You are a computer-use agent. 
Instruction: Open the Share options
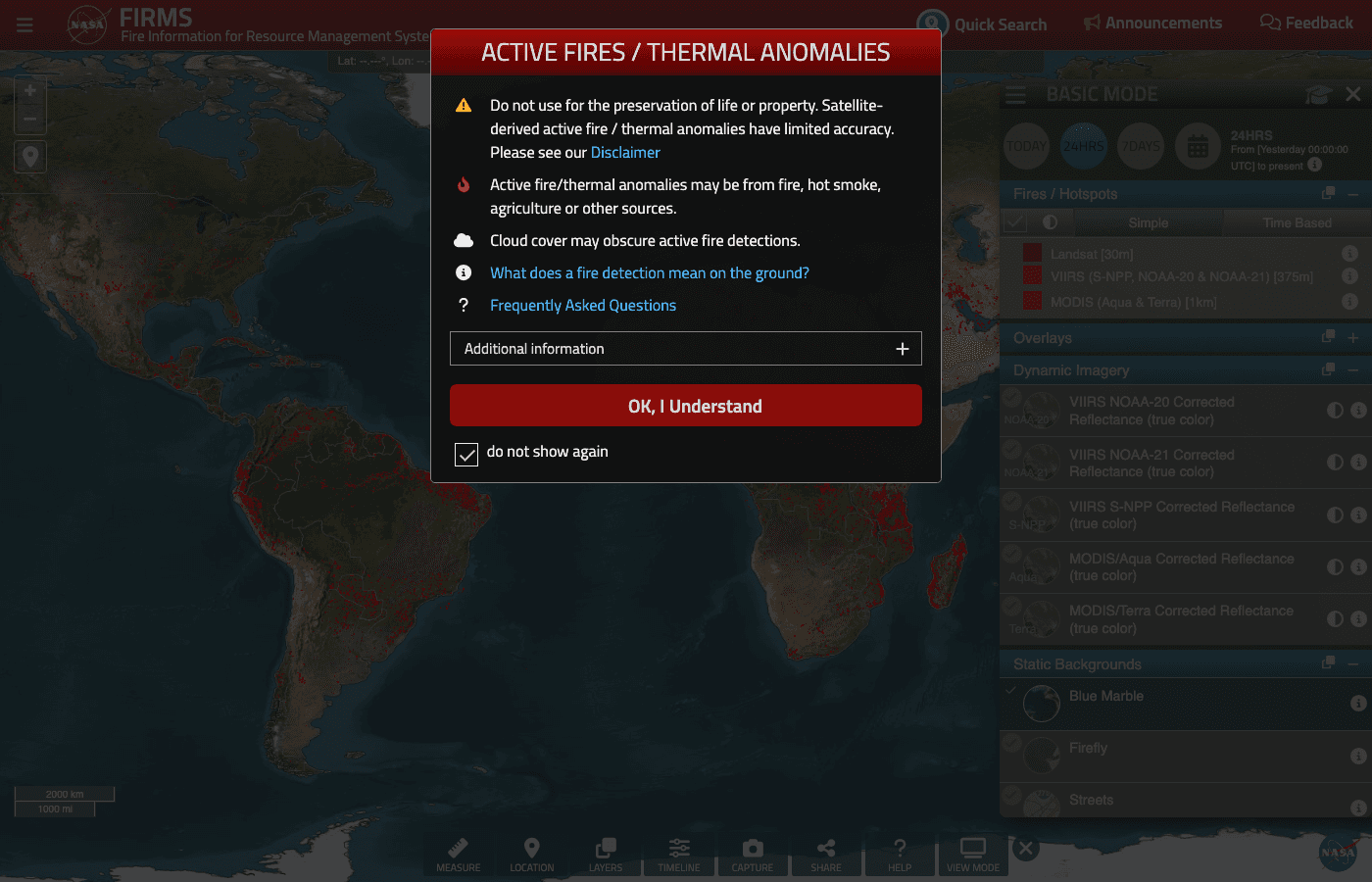coord(825,854)
